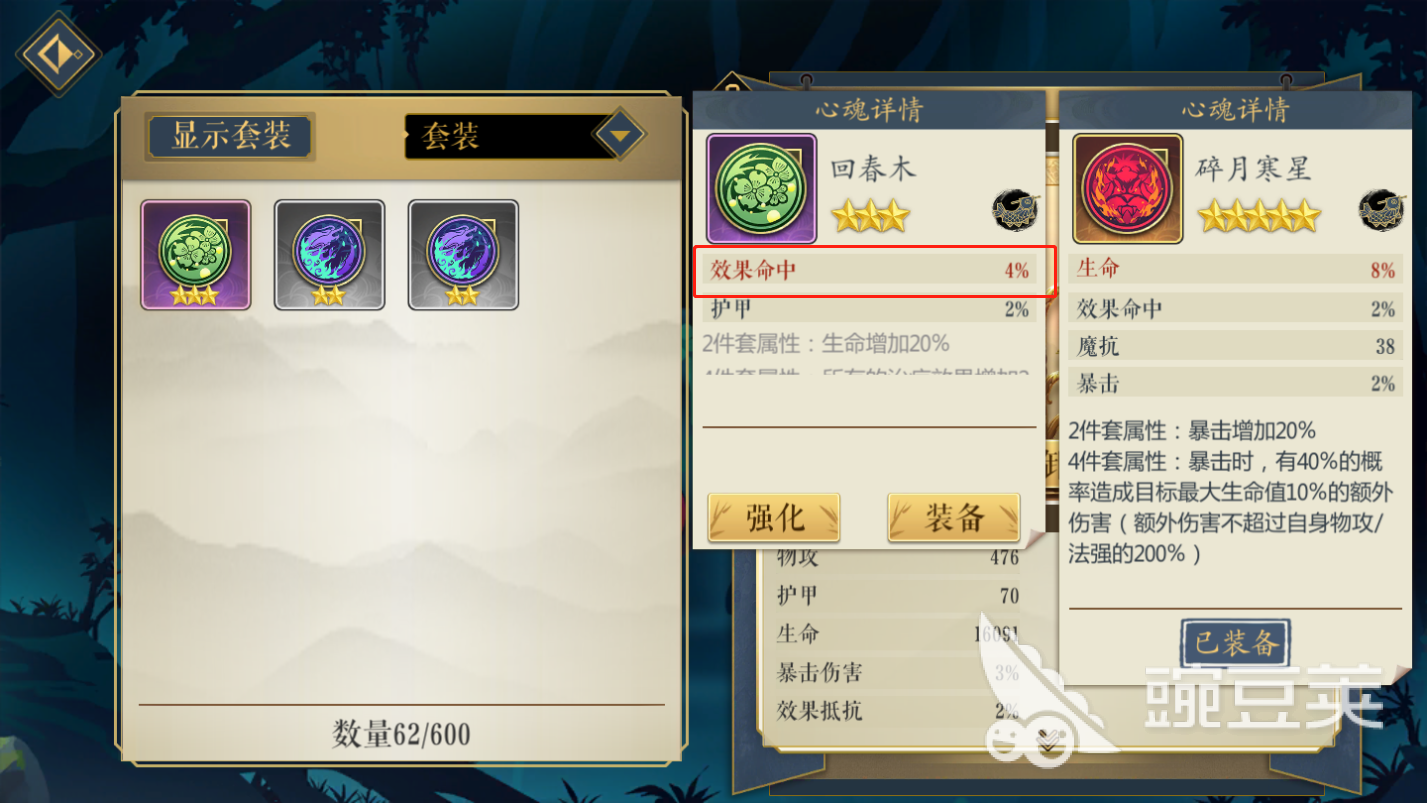Tap the five-star rating of 碎月寒星
Viewport: 1427px width, 803px height.
(x=1259, y=215)
